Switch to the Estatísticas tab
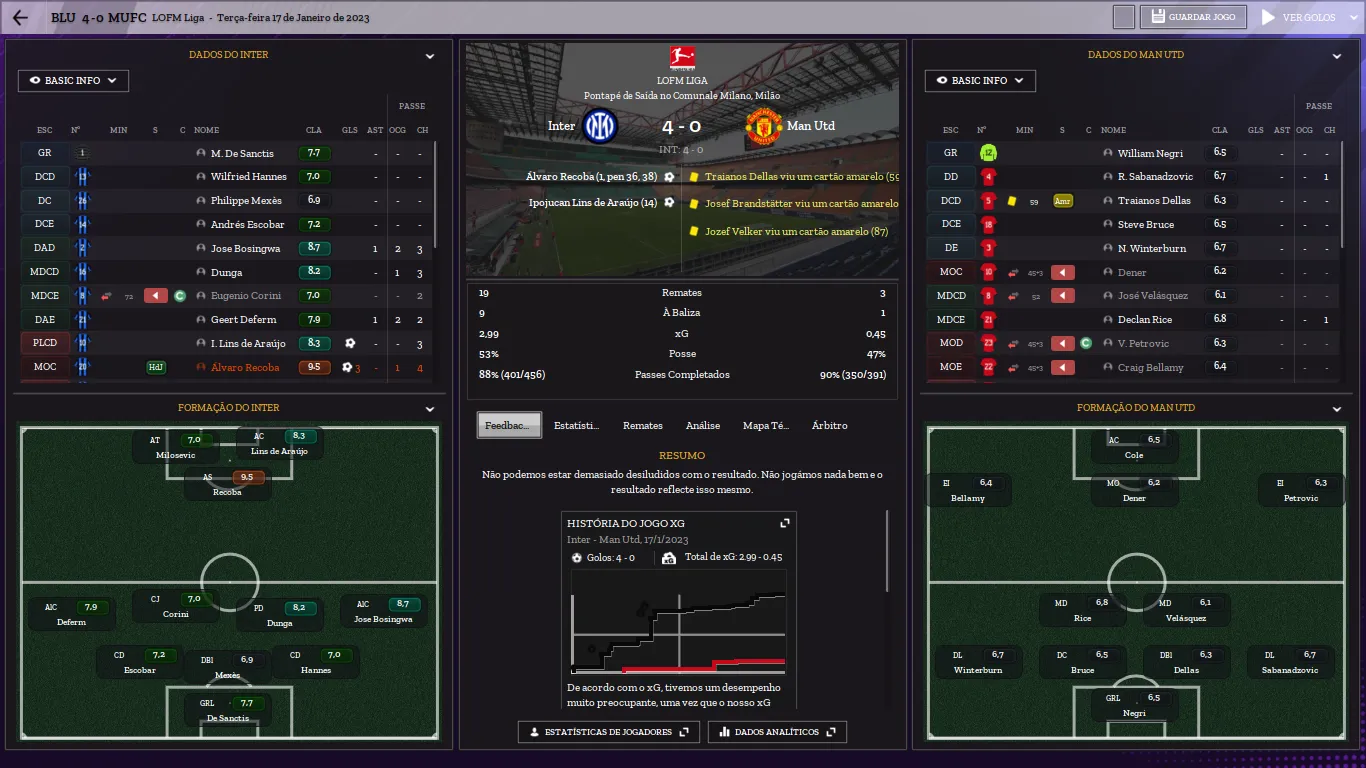Image resolution: width=1366 pixels, height=768 pixels. click(577, 426)
